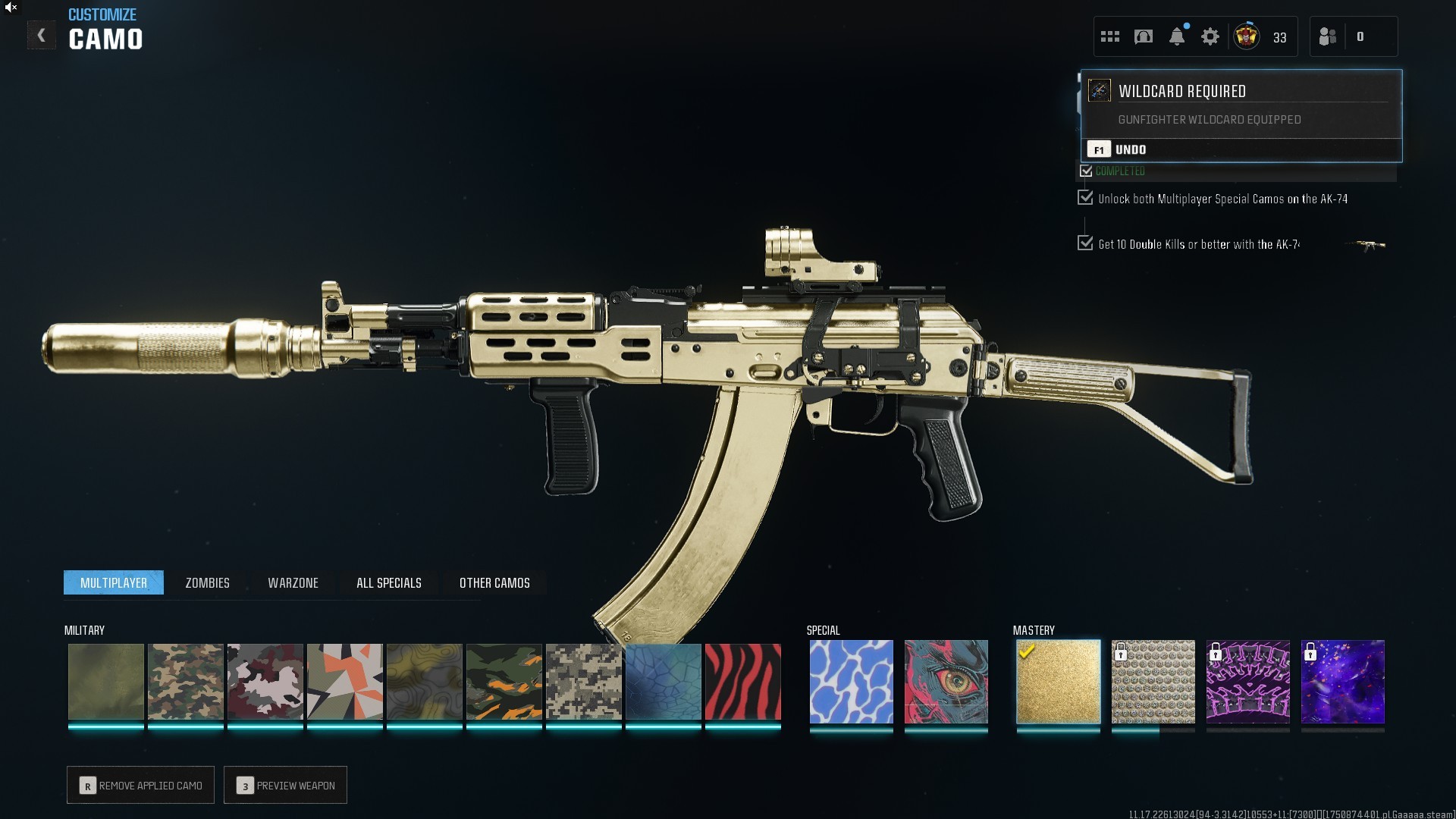
Task: Apply the orange and grey geometric camo
Action: [344, 682]
